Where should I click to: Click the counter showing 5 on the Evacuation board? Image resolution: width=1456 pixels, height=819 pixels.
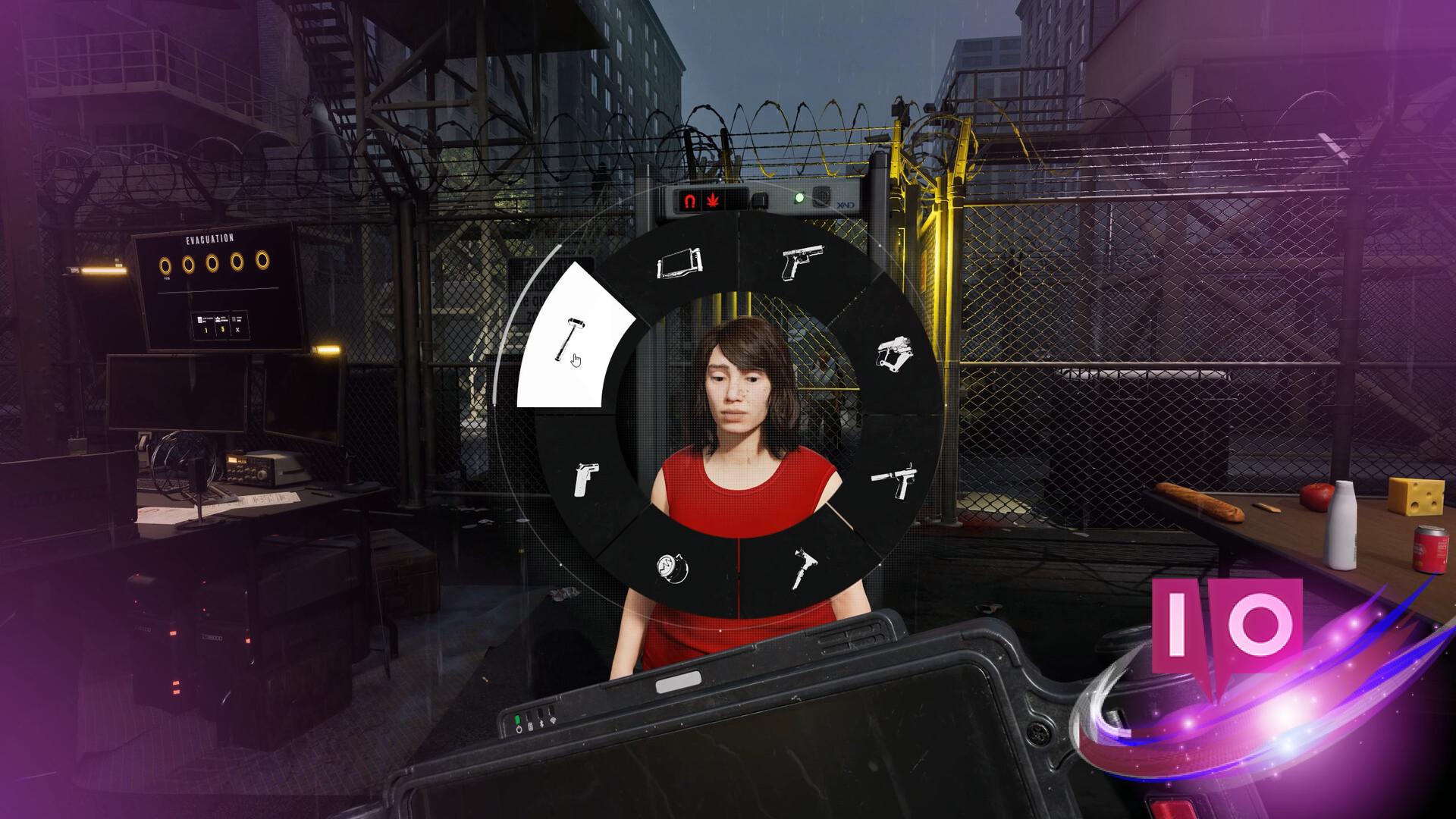point(223,328)
